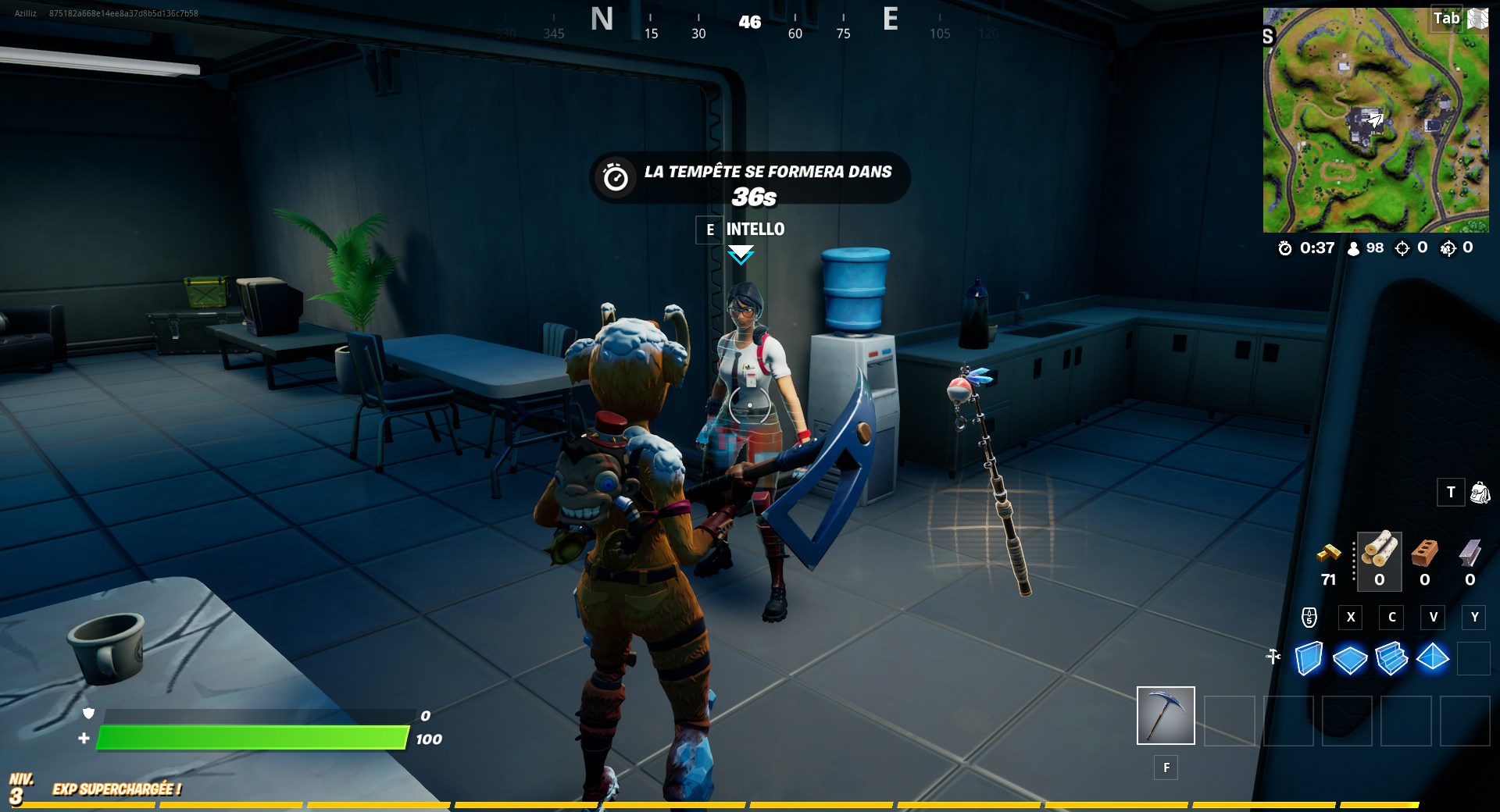The height and width of the screenshot is (812, 1500).
Task: Click the hammer trap icon beside building pieces
Action: (1273, 657)
